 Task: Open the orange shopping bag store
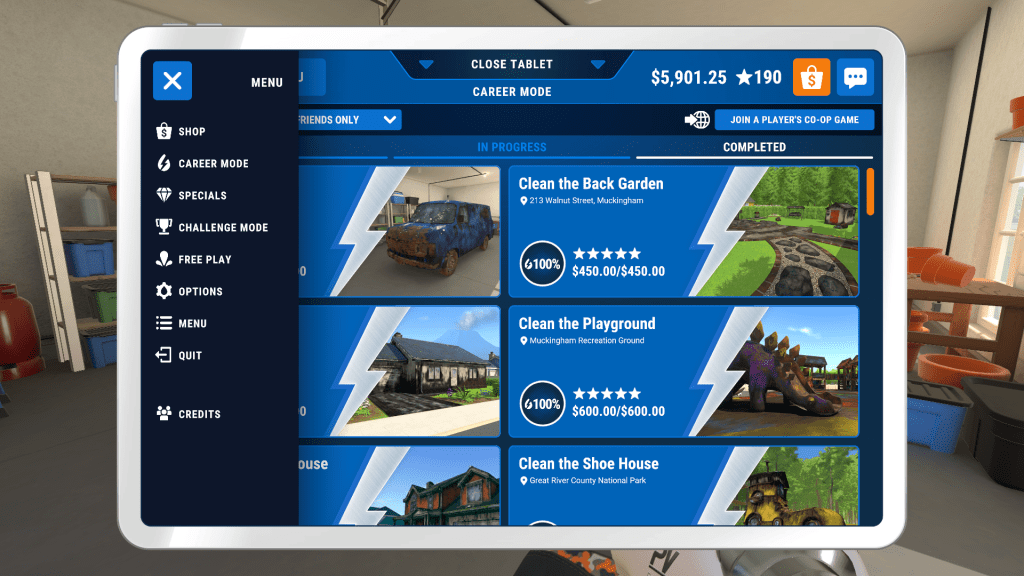[811, 78]
